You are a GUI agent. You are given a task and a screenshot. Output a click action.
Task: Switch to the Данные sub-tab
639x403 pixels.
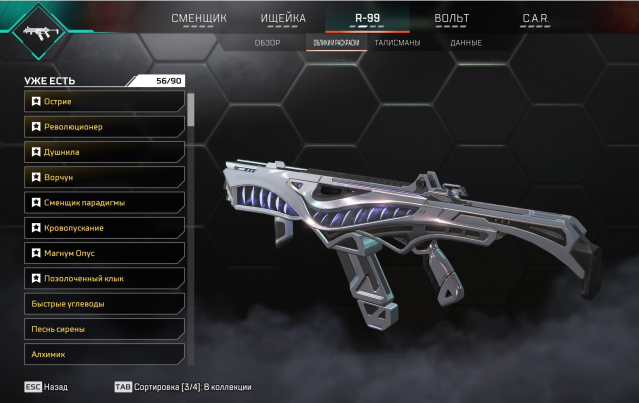click(466, 43)
